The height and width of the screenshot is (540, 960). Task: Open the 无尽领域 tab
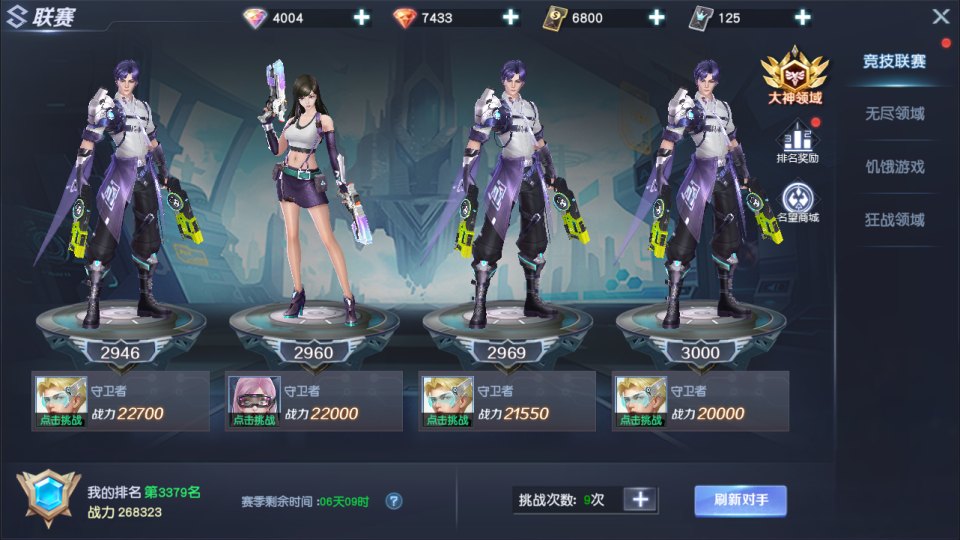click(894, 114)
